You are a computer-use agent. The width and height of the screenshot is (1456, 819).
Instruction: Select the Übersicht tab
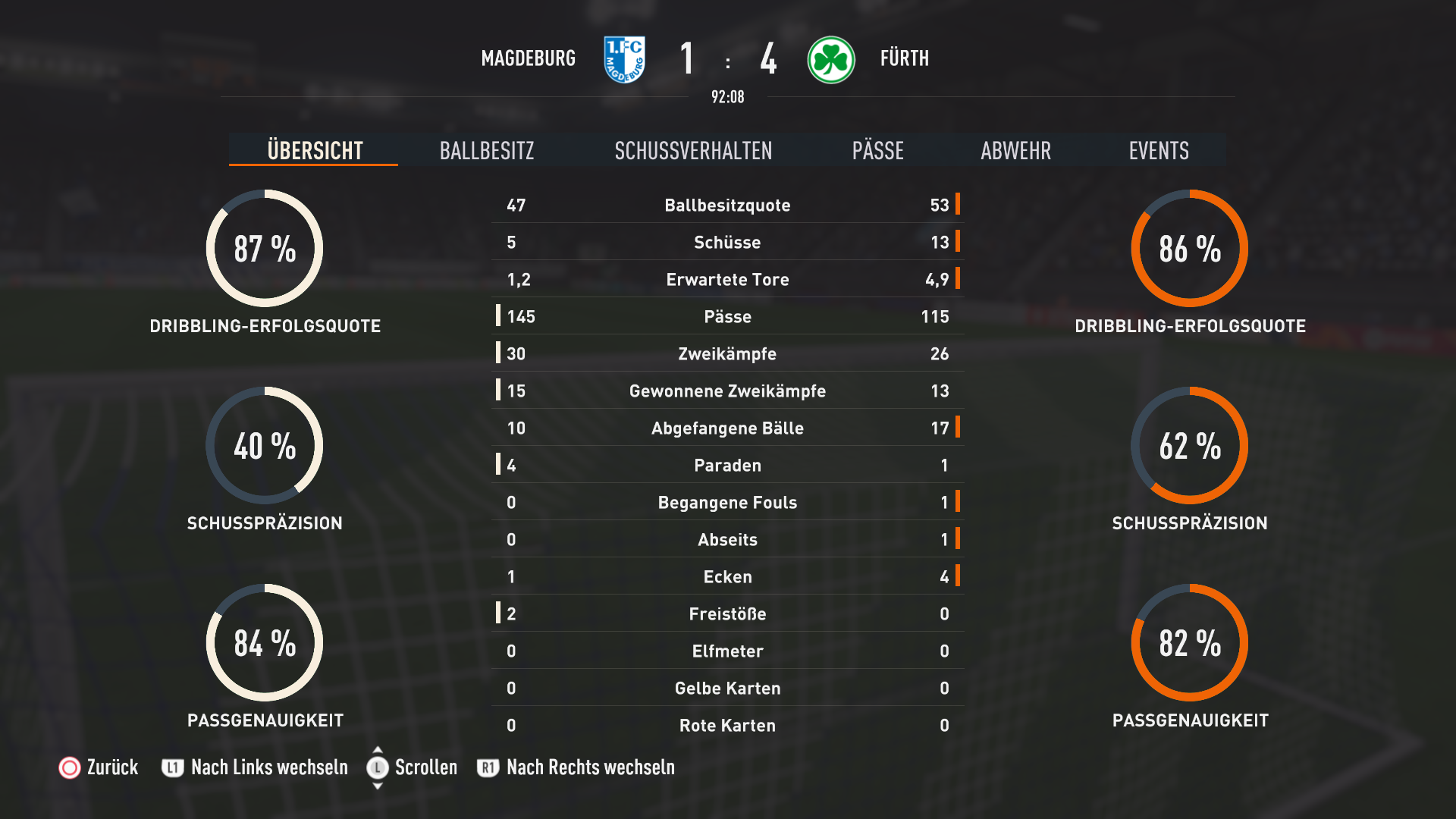coord(315,150)
